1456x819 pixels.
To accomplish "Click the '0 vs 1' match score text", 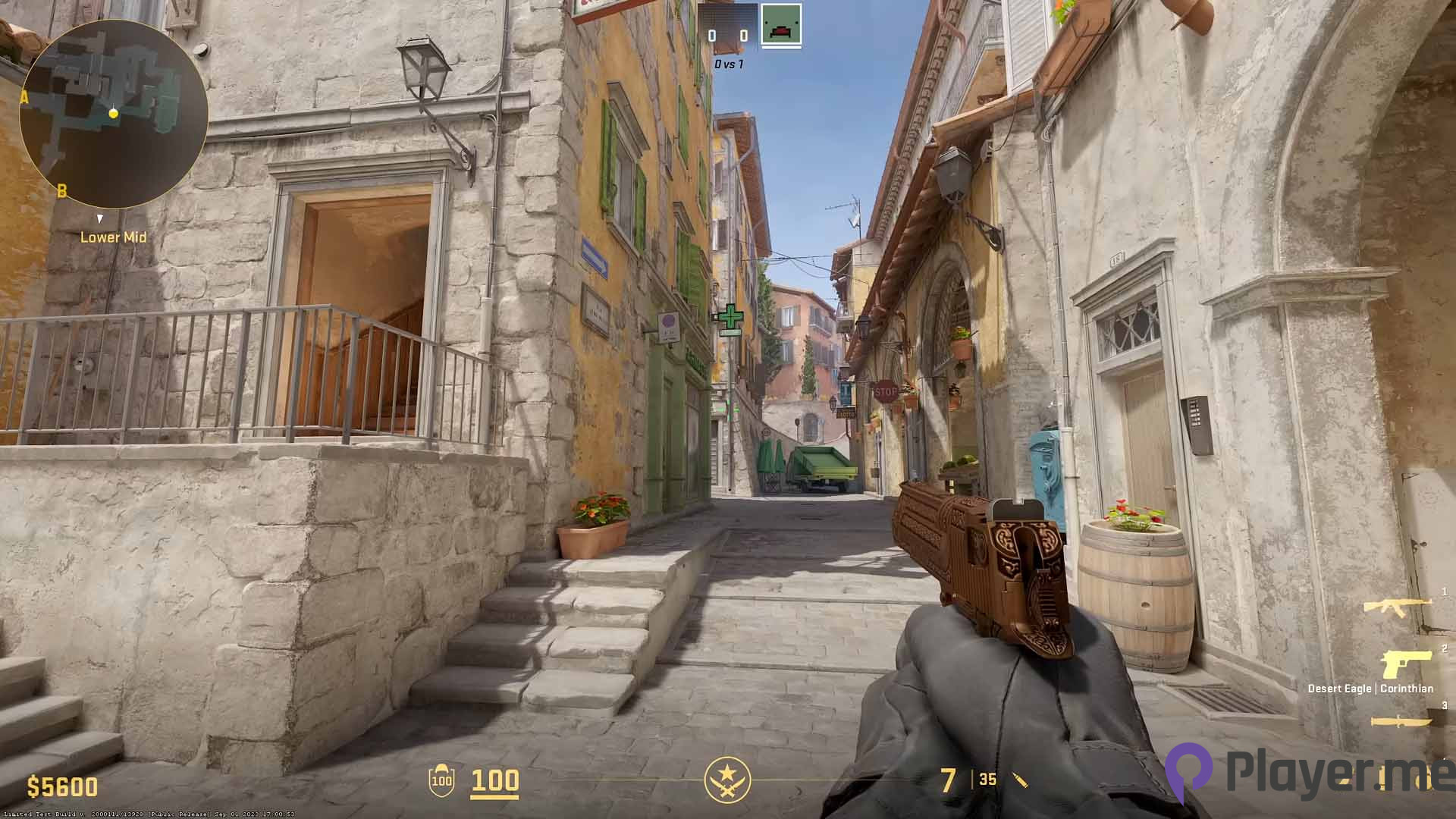I will click(728, 64).
